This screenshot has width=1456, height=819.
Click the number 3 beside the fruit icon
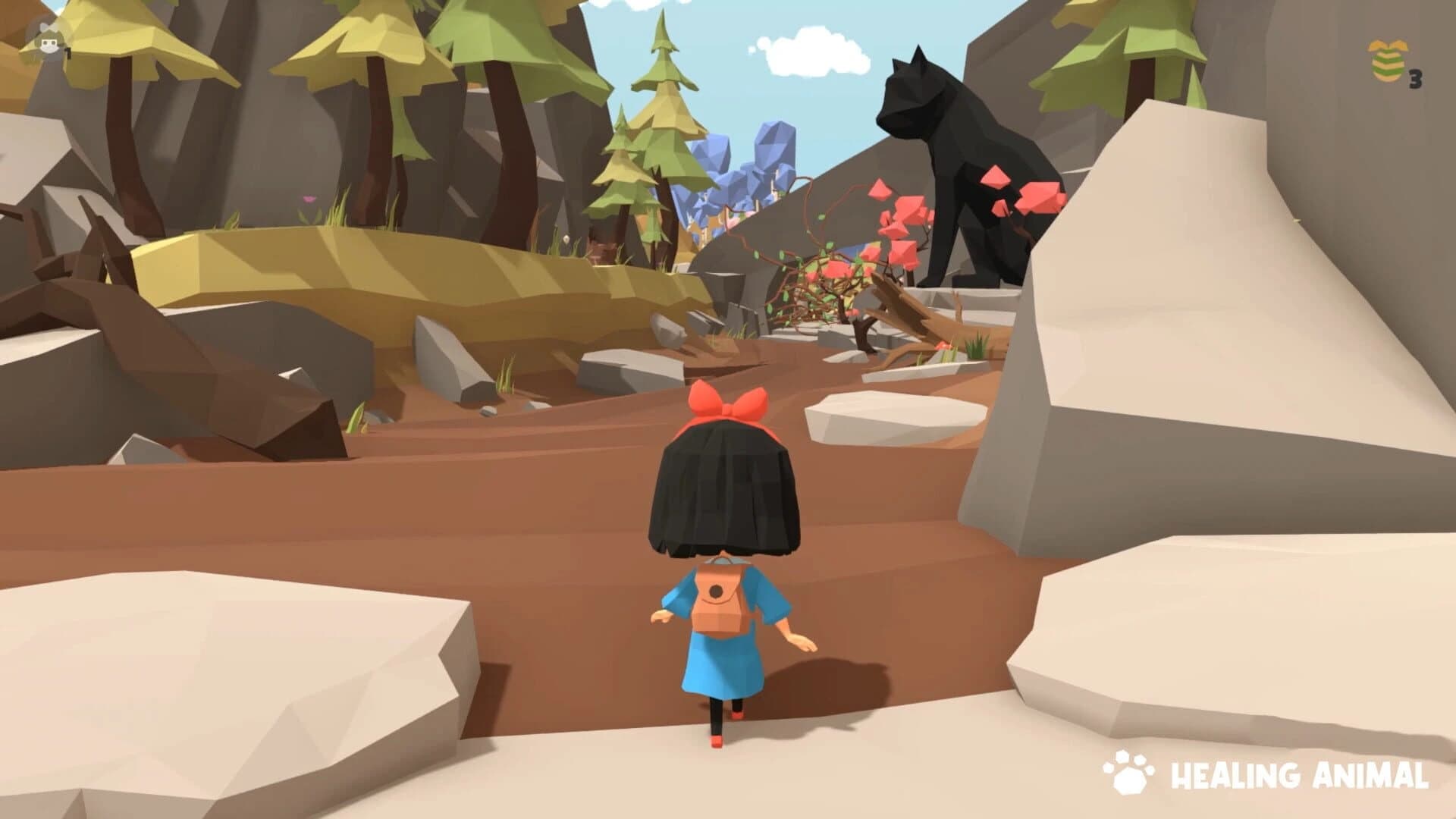(1414, 78)
